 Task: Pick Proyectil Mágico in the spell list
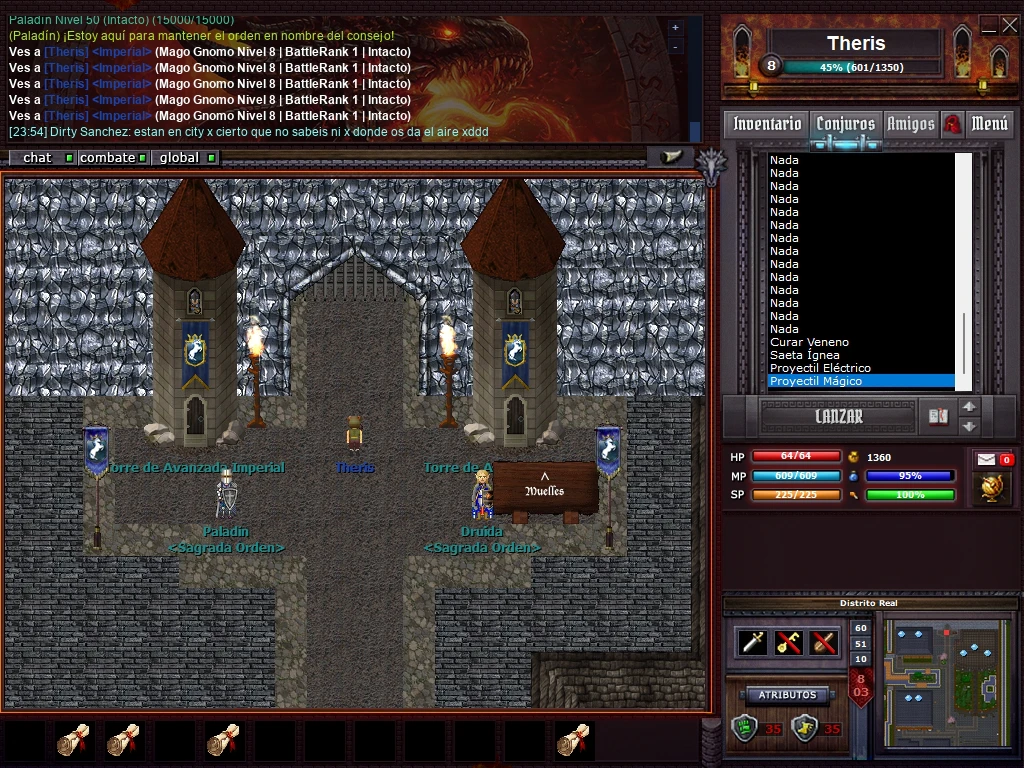(816, 381)
